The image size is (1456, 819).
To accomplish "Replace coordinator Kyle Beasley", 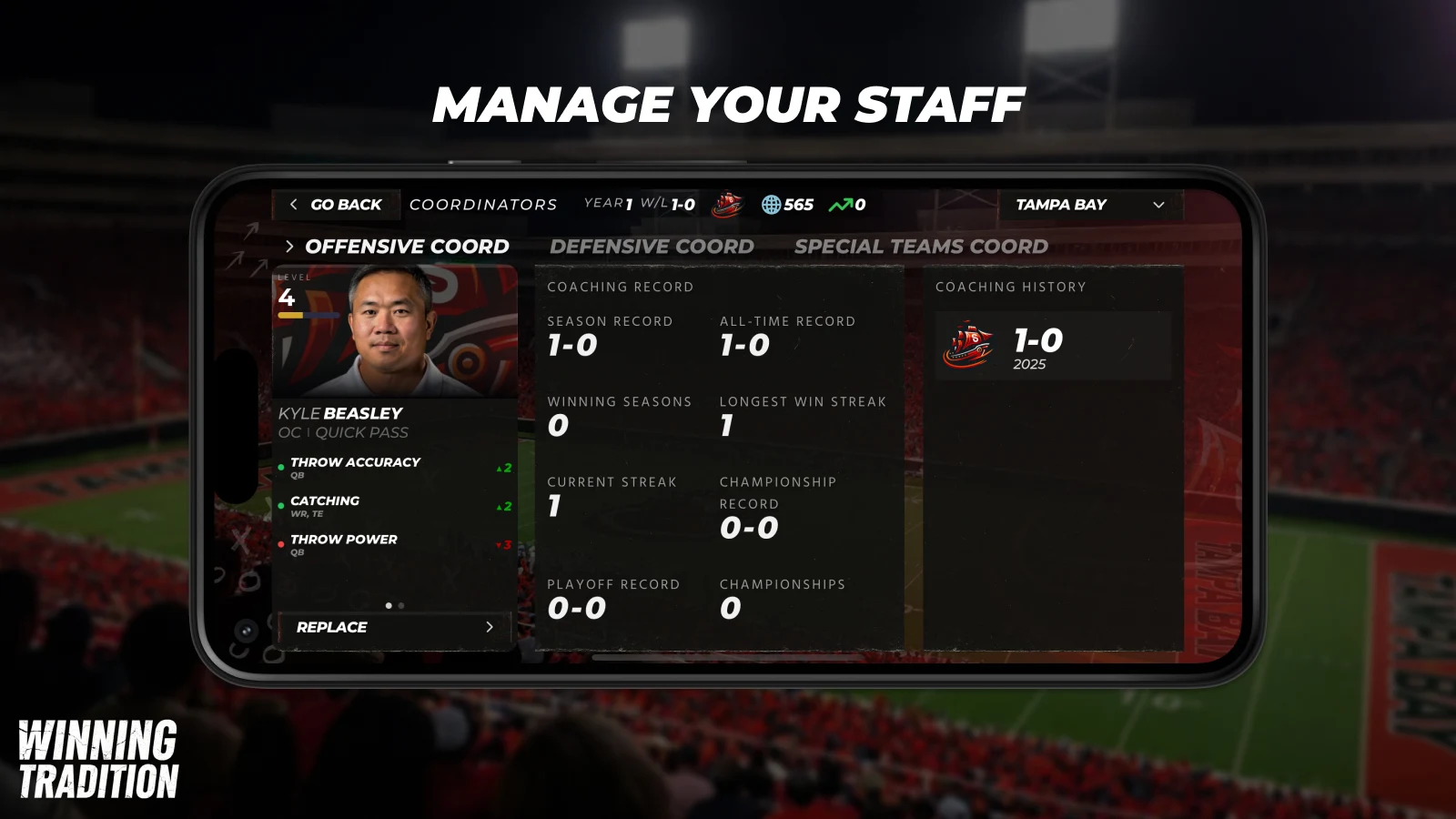I will (x=394, y=627).
